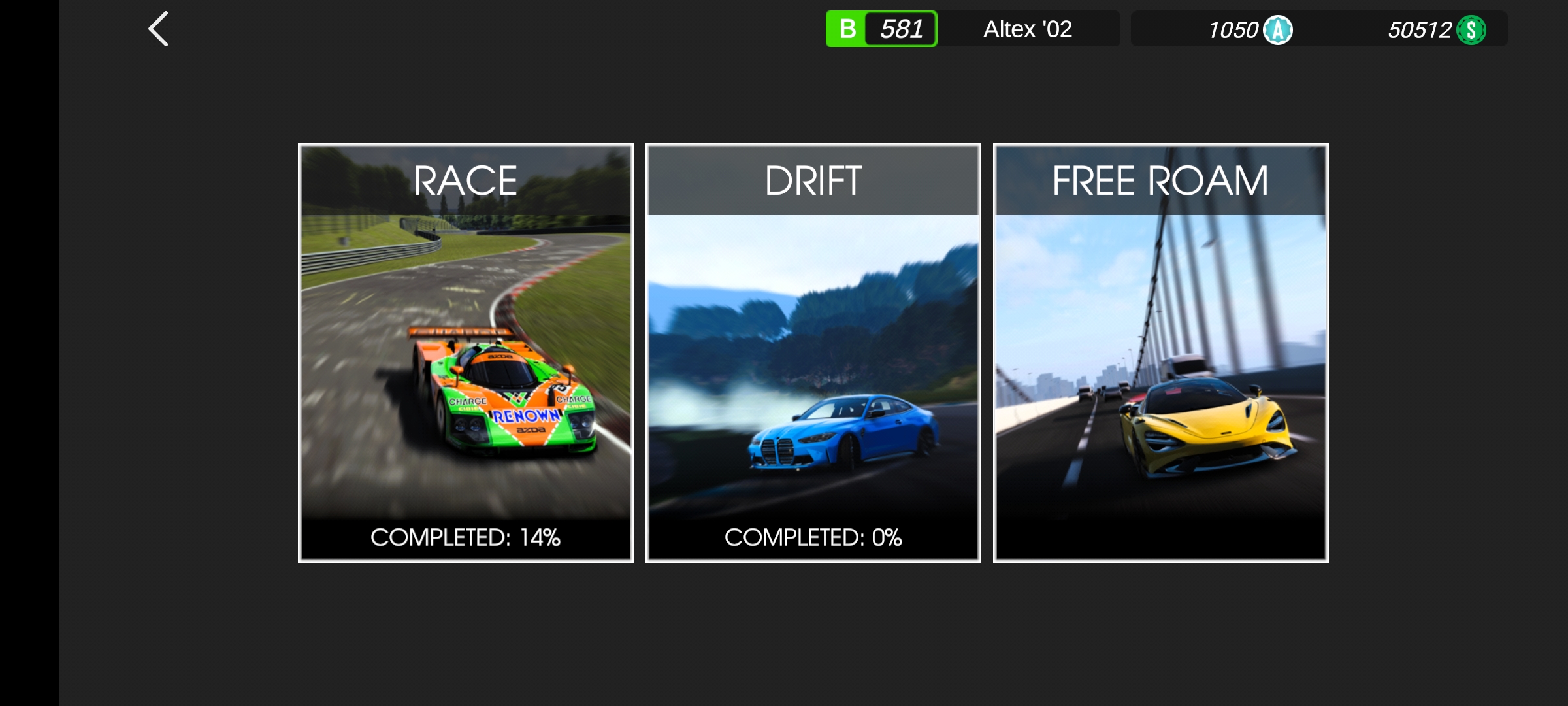Open the Altex '02 car selector
The height and width of the screenshot is (706, 1568).
pyautogui.click(x=1027, y=29)
